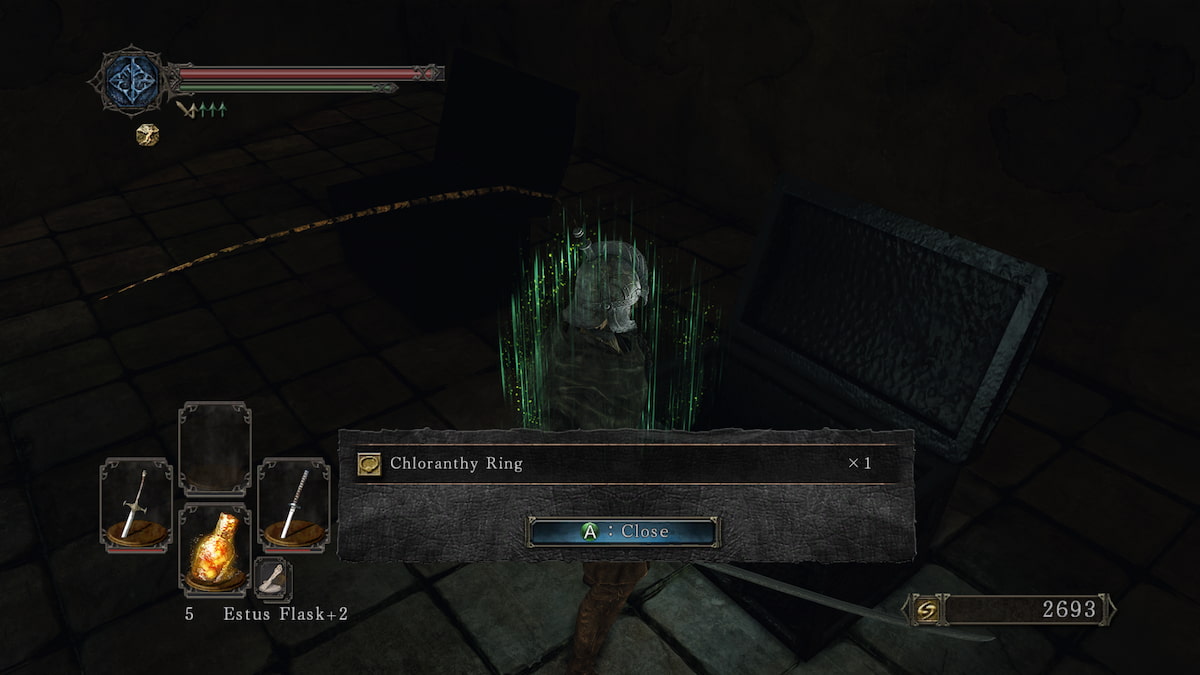Select the Estus Flask+2 quick item slot

[x=214, y=549]
